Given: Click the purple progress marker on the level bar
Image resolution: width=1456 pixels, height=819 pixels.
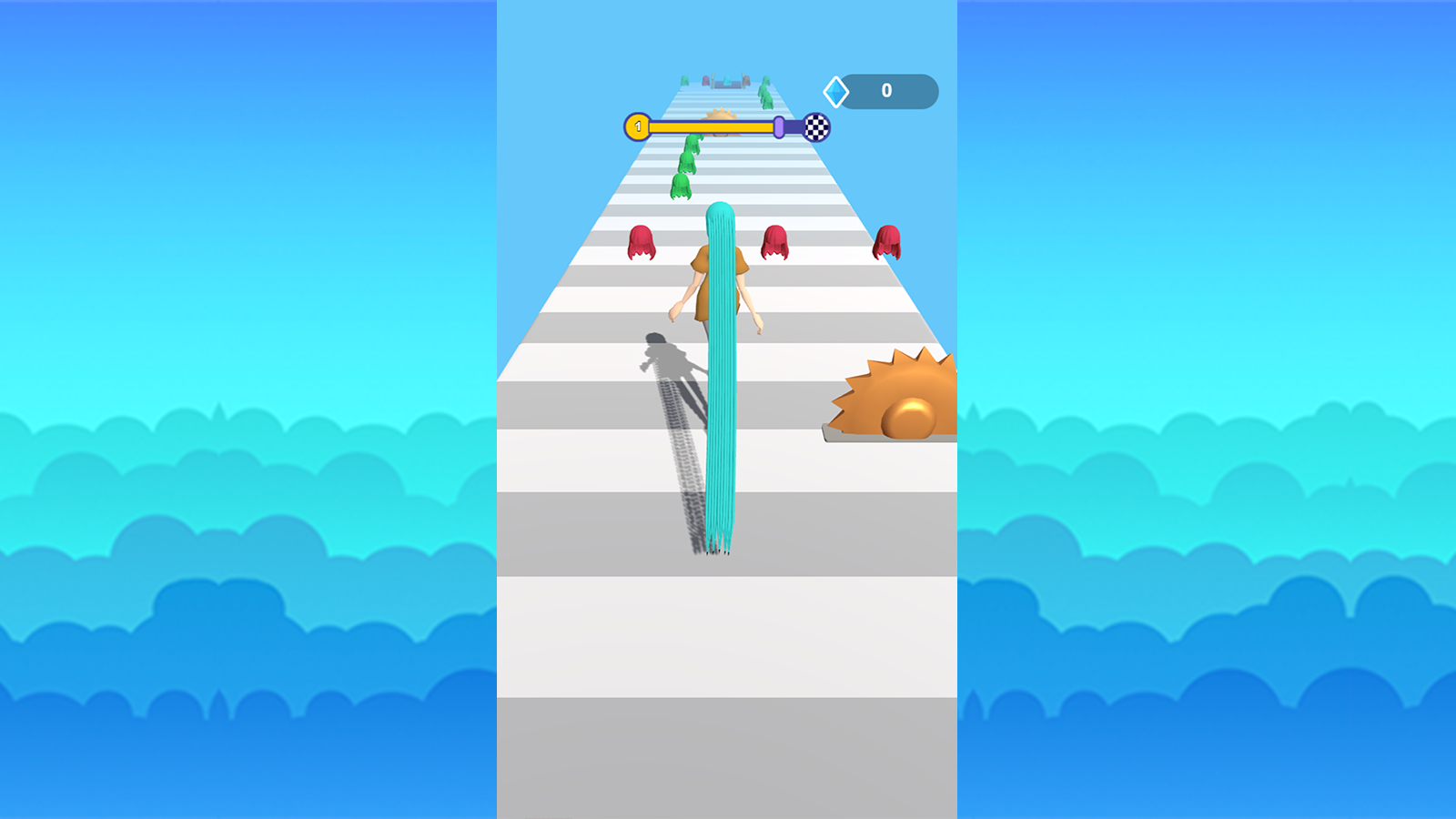Looking at the screenshot, I should [779, 127].
